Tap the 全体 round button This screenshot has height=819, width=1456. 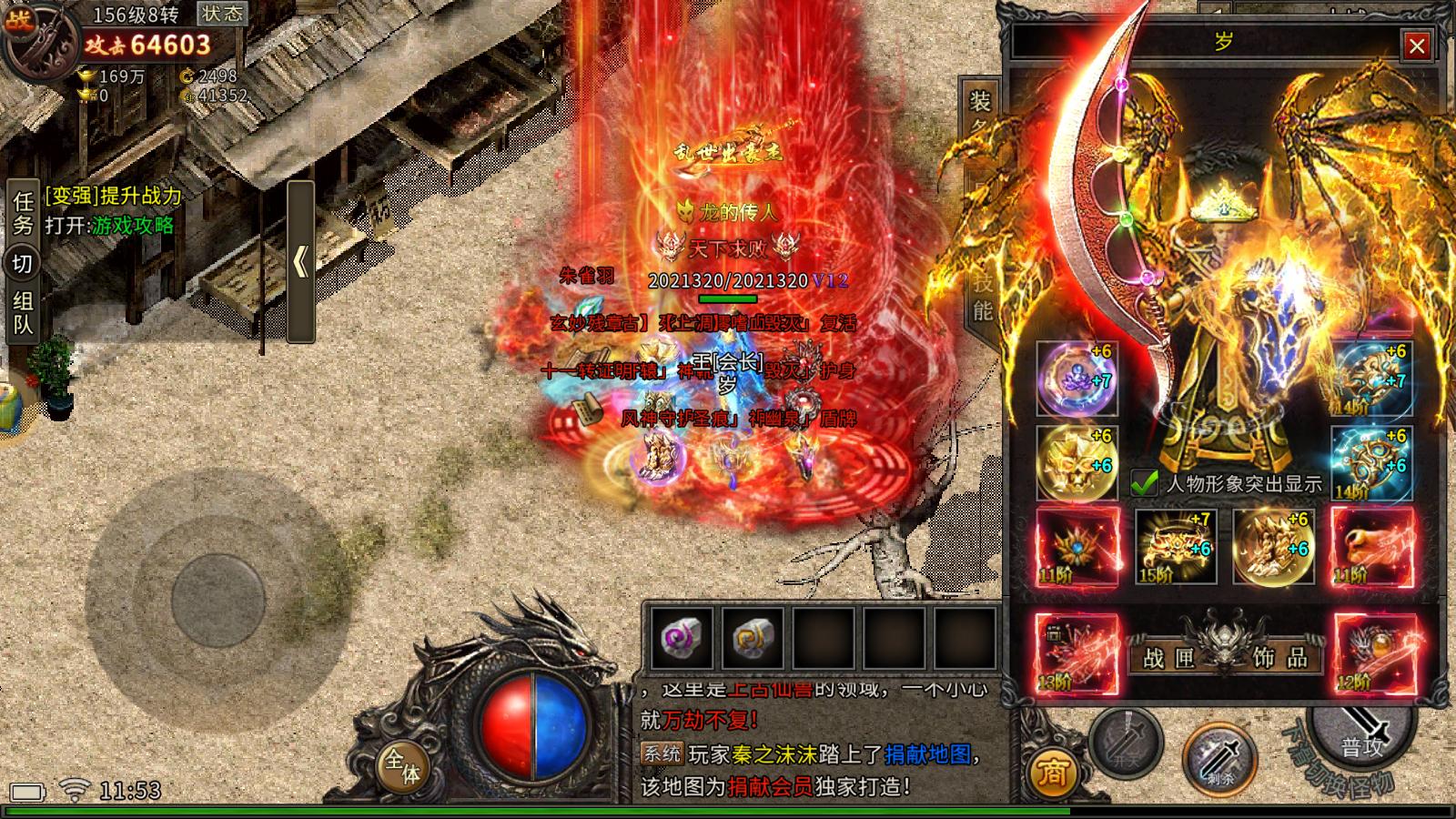(x=401, y=765)
